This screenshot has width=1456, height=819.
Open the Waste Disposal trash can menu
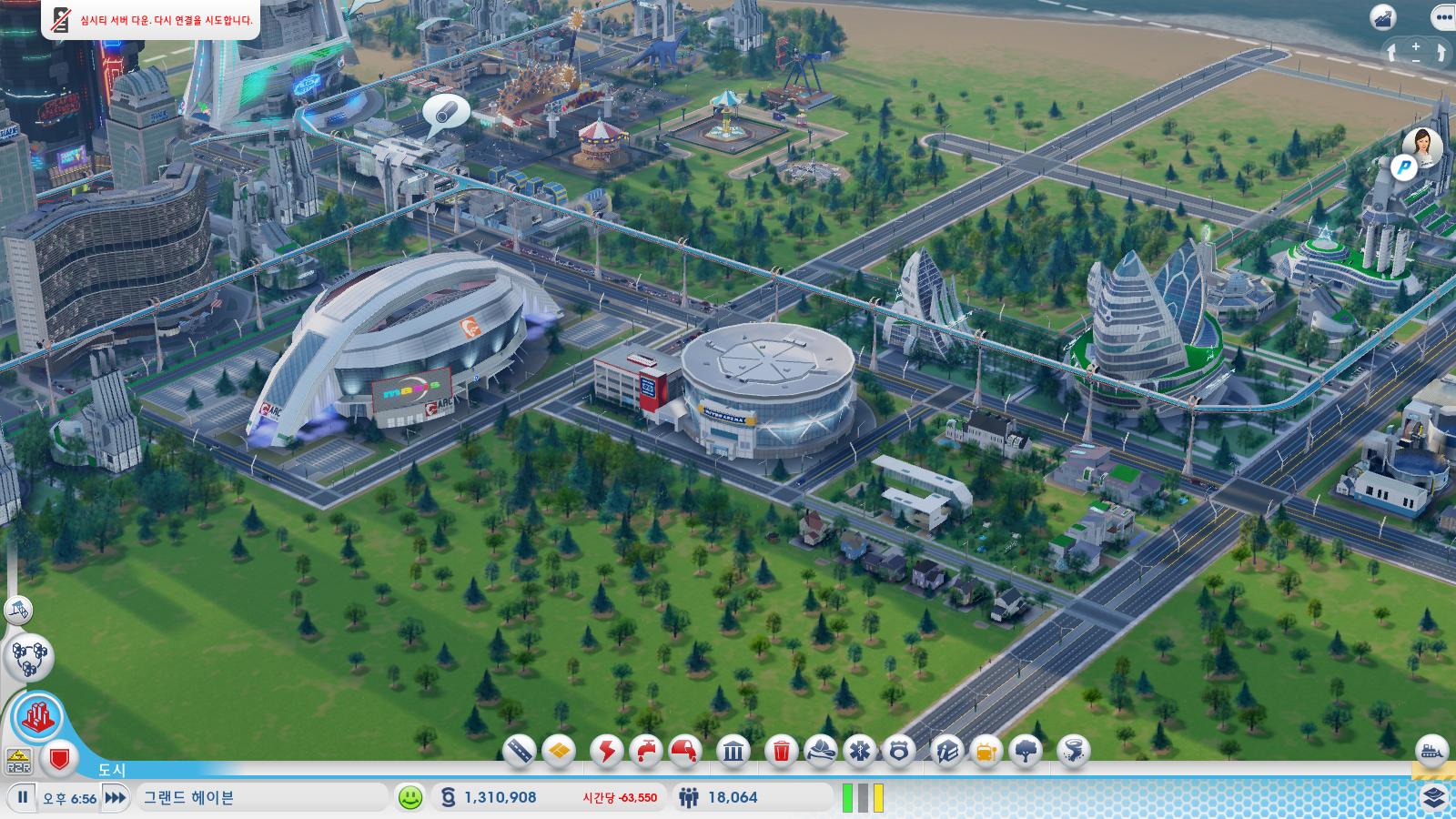pyautogui.click(x=781, y=751)
